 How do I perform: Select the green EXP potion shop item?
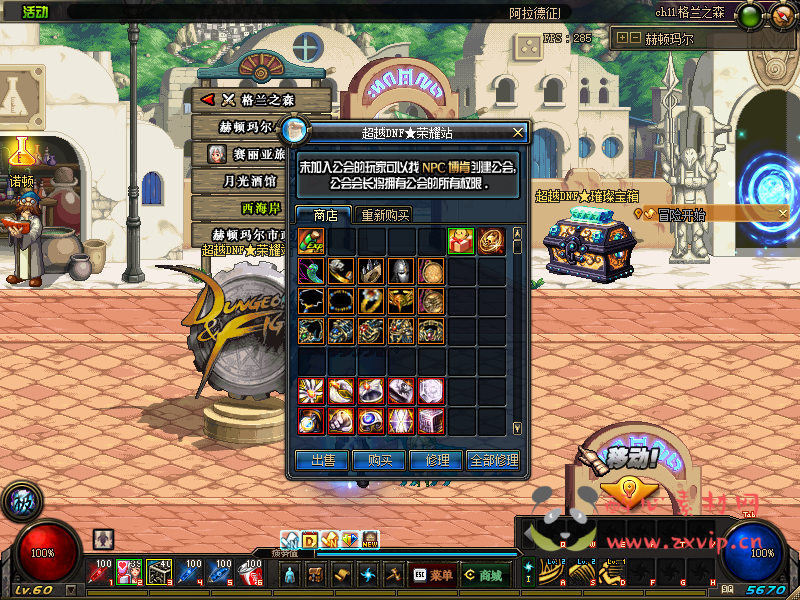pyautogui.click(x=311, y=241)
